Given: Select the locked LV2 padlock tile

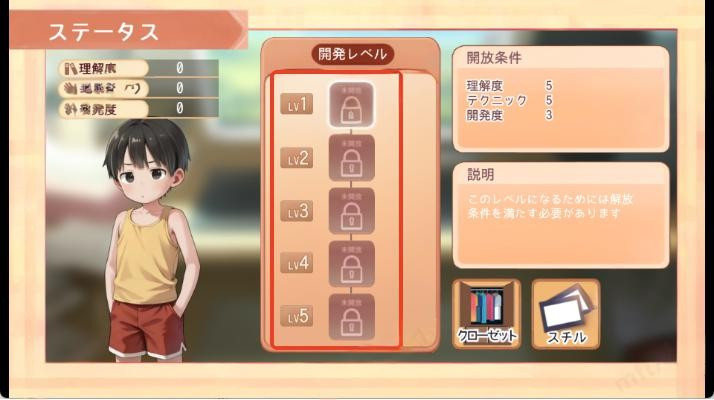Looking at the screenshot, I should pos(351,158).
